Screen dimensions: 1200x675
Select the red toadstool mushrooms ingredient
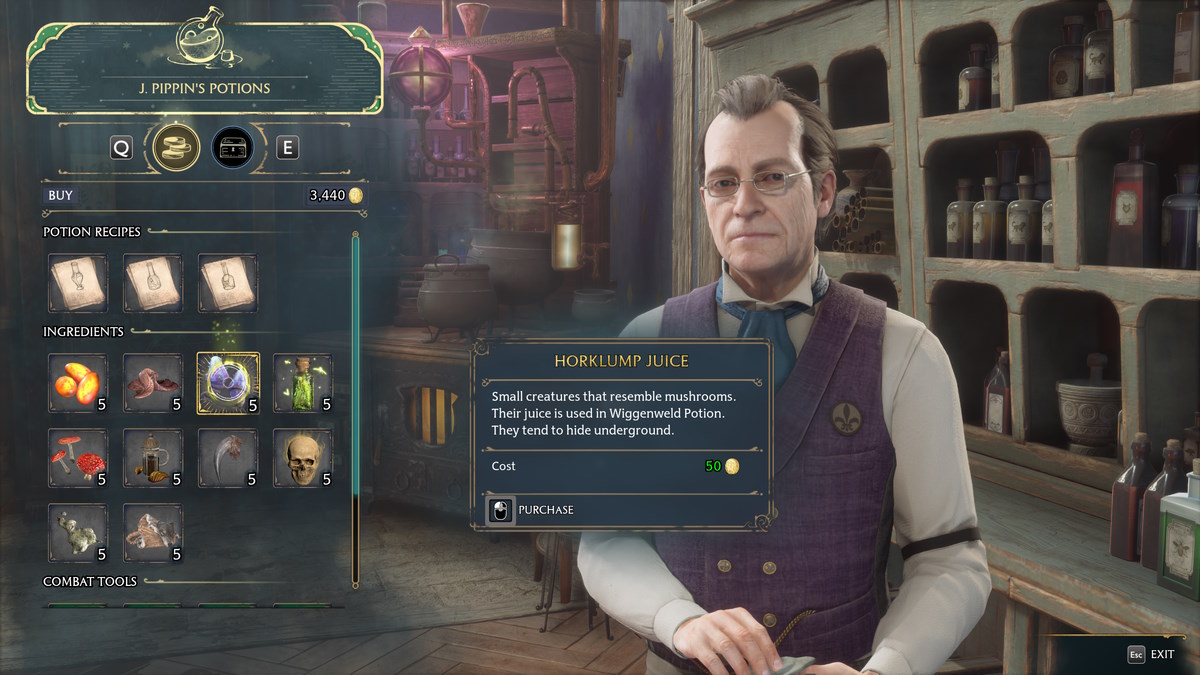[x=78, y=458]
